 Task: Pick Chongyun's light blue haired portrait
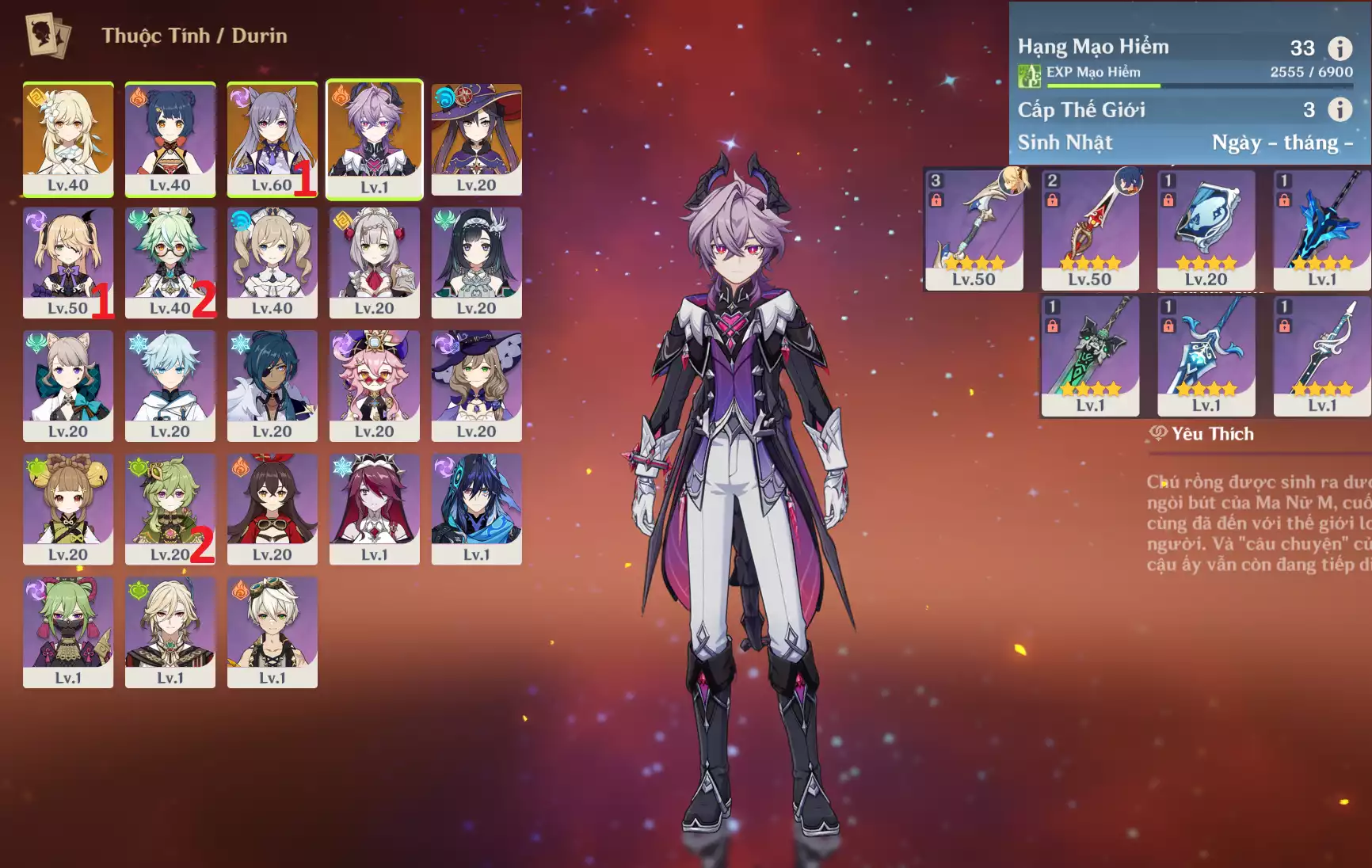(170, 386)
